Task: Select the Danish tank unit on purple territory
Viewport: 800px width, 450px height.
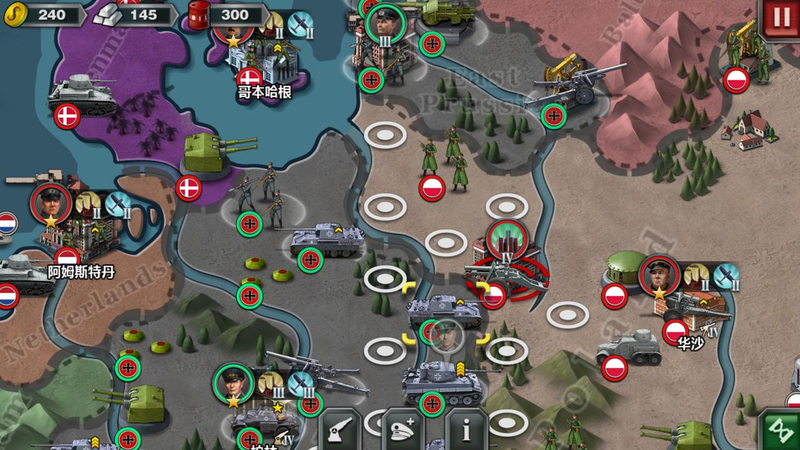Action: [82, 93]
